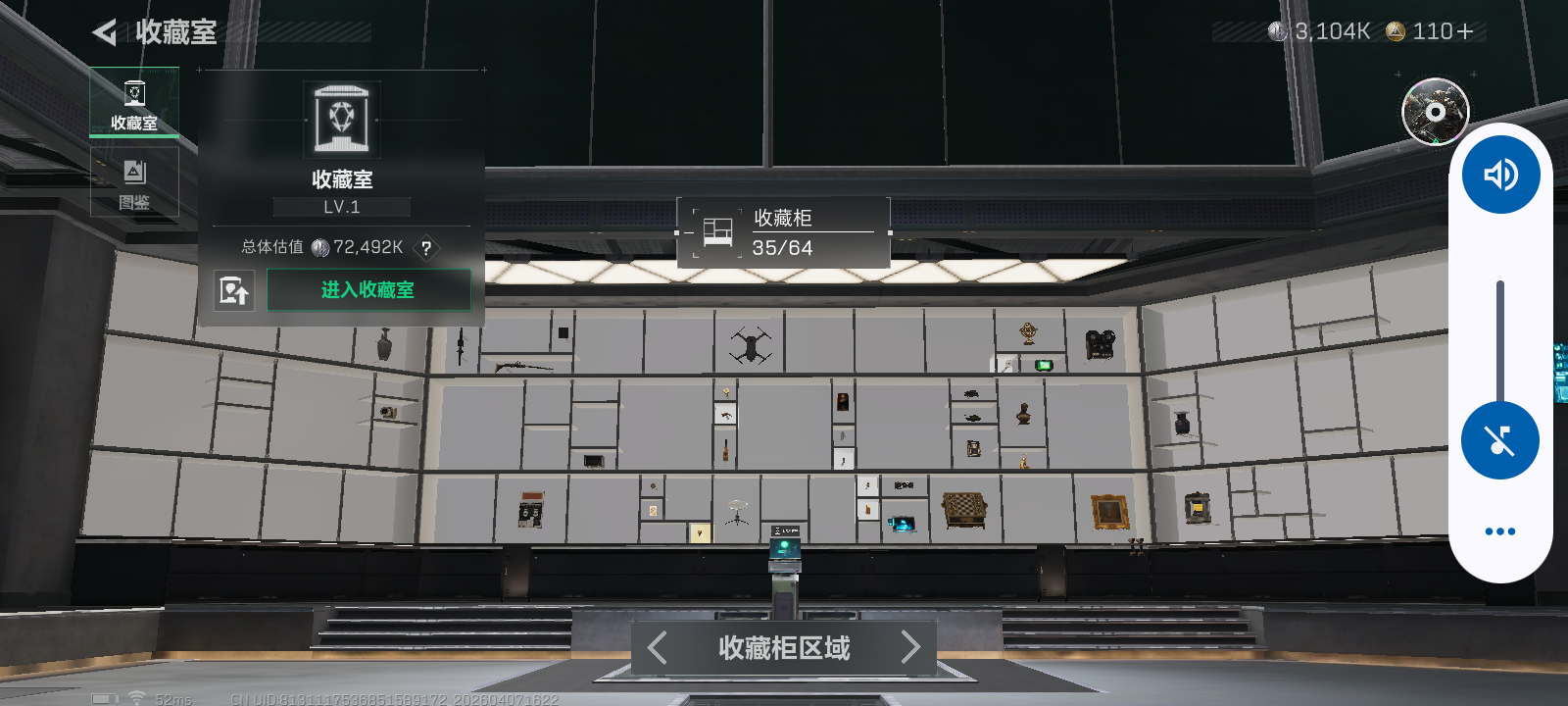The height and width of the screenshot is (706, 1568).
Task: Select the 收藏柜区域 area label
Action: click(782, 647)
